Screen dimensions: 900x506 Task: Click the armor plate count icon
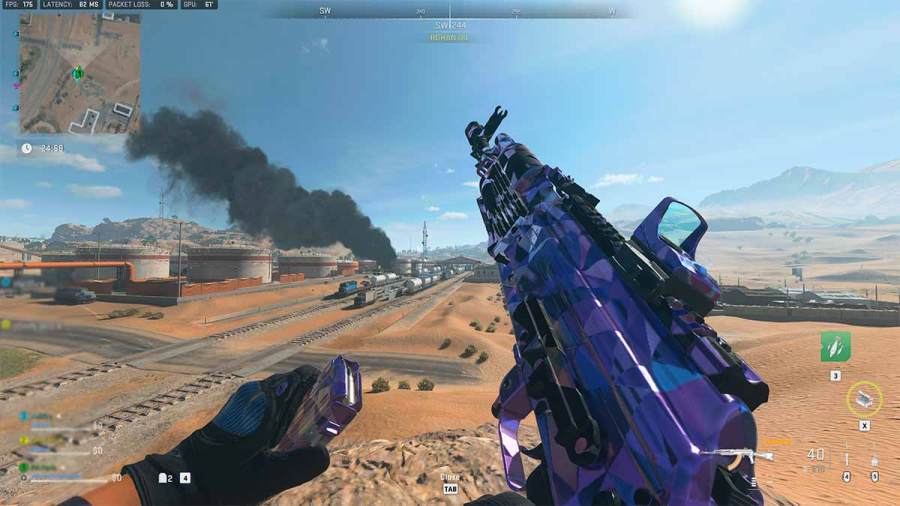[163, 478]
